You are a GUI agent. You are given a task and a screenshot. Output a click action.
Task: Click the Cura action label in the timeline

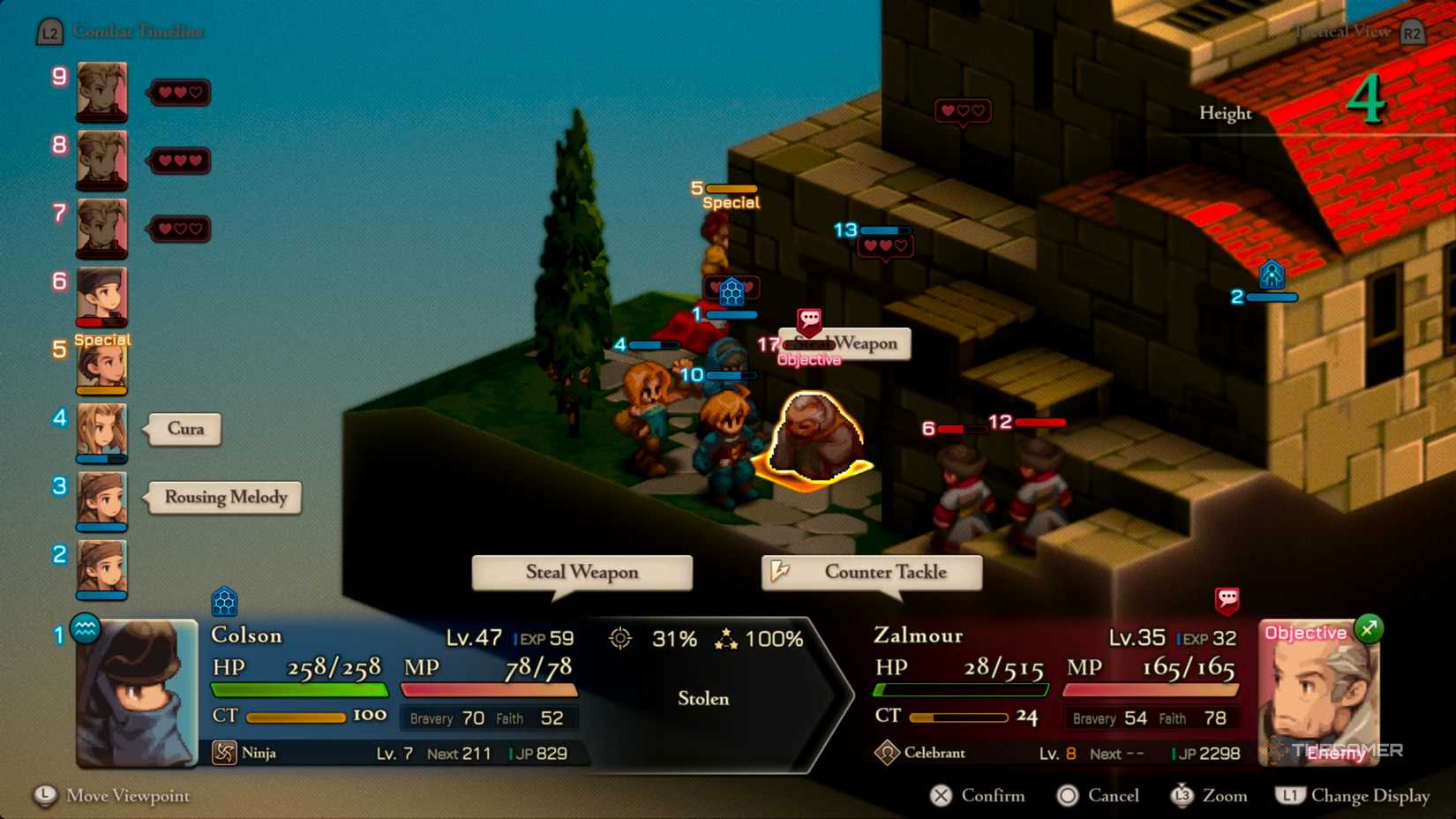point(185,429)
